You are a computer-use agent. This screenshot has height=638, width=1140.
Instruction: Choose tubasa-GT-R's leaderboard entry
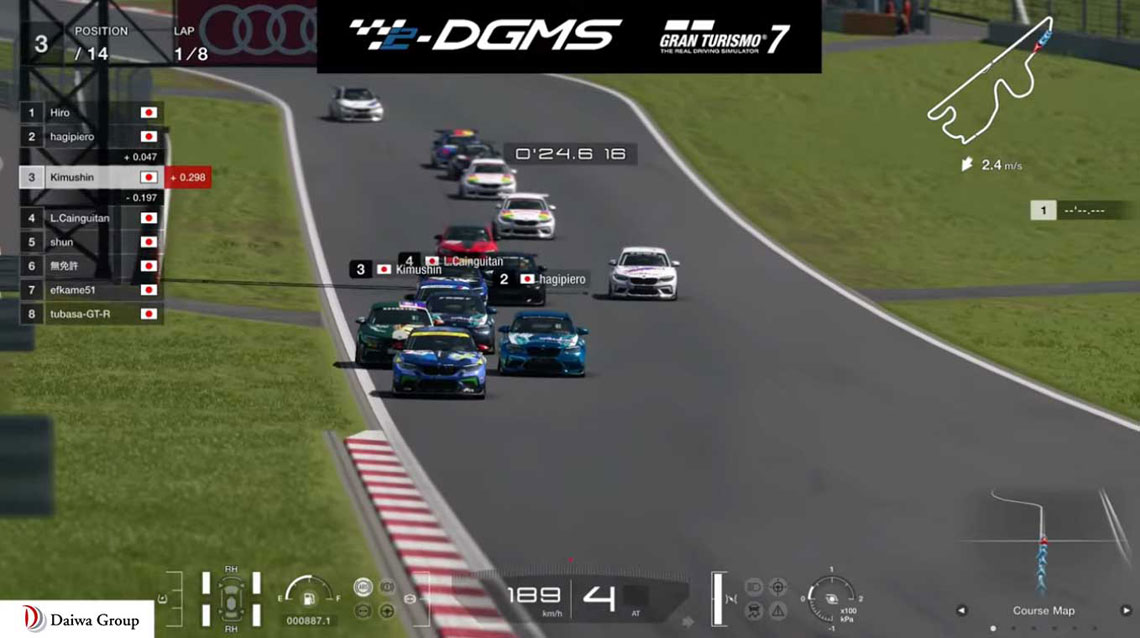(x=90, y=313)
